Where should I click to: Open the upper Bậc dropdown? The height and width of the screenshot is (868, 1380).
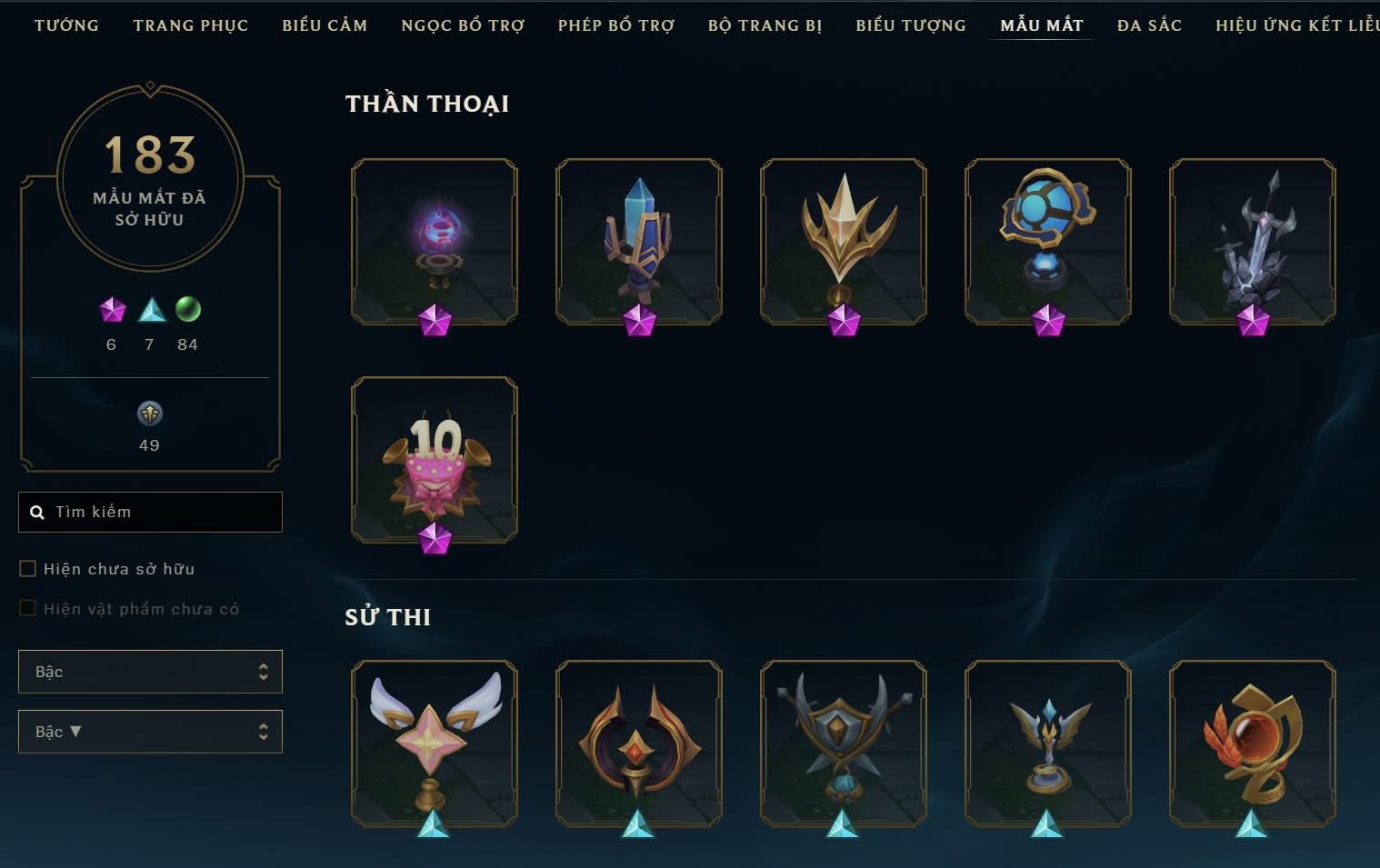(x=150, y=672)
